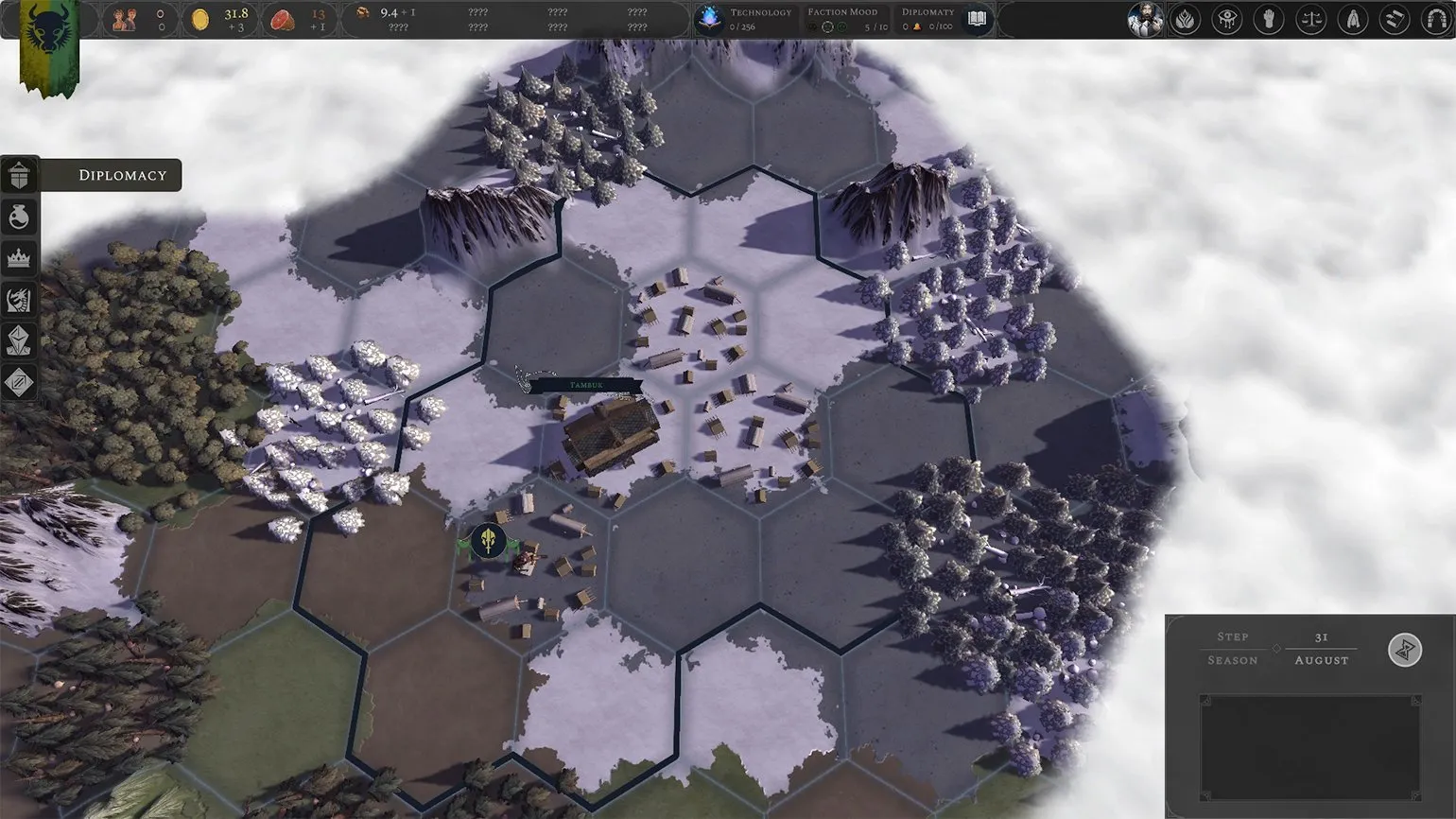End the turn with the round step button
This screenshot has width=1456, height=819.
pyautogui.click(x=1405, y=650)
